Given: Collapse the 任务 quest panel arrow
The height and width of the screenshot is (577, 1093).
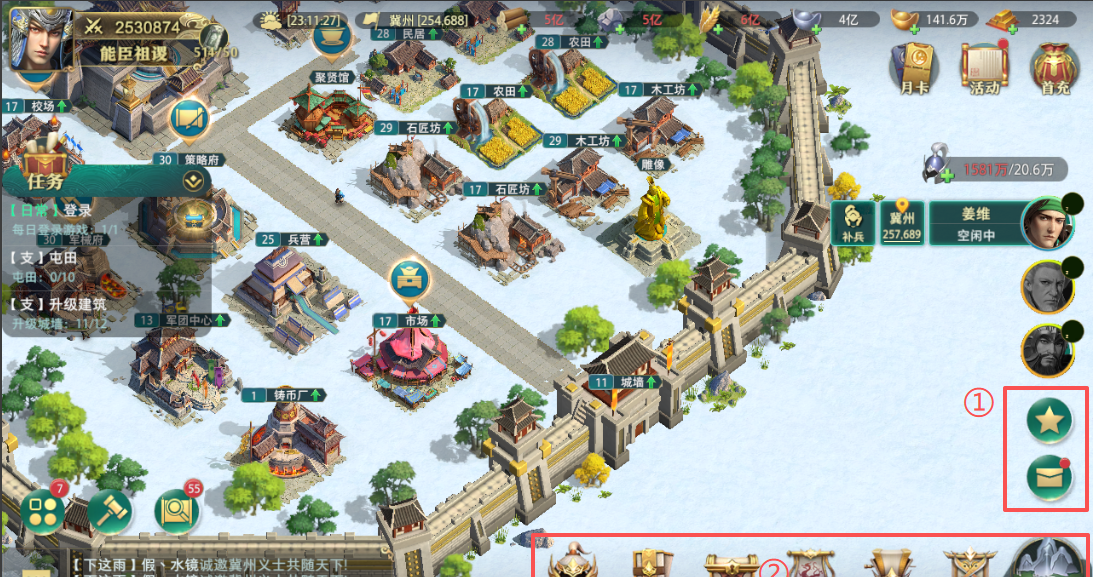Looking at the screenshot, I should tap(194, 181).
